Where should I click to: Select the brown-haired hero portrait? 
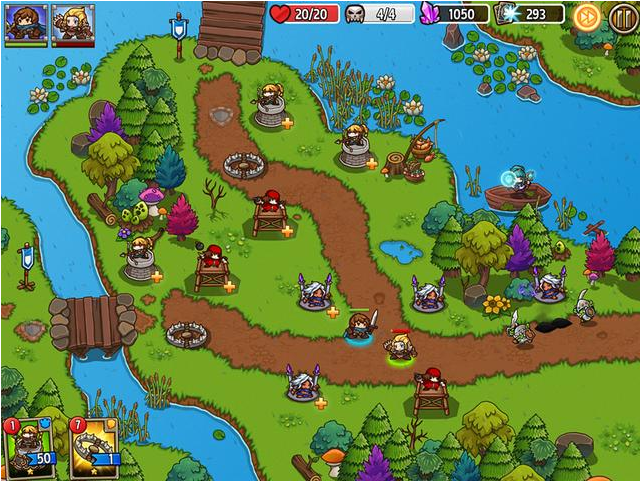tap(25, 22)
